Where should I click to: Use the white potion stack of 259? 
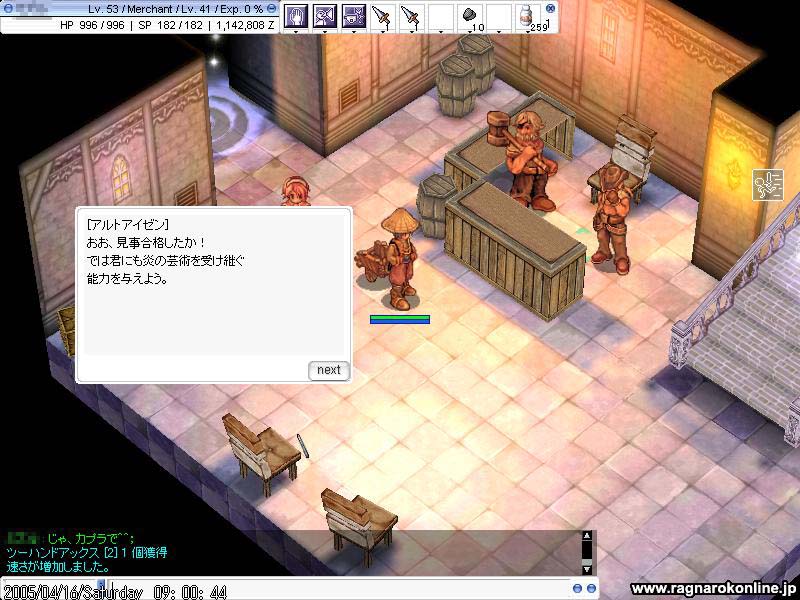pos(526,16)
